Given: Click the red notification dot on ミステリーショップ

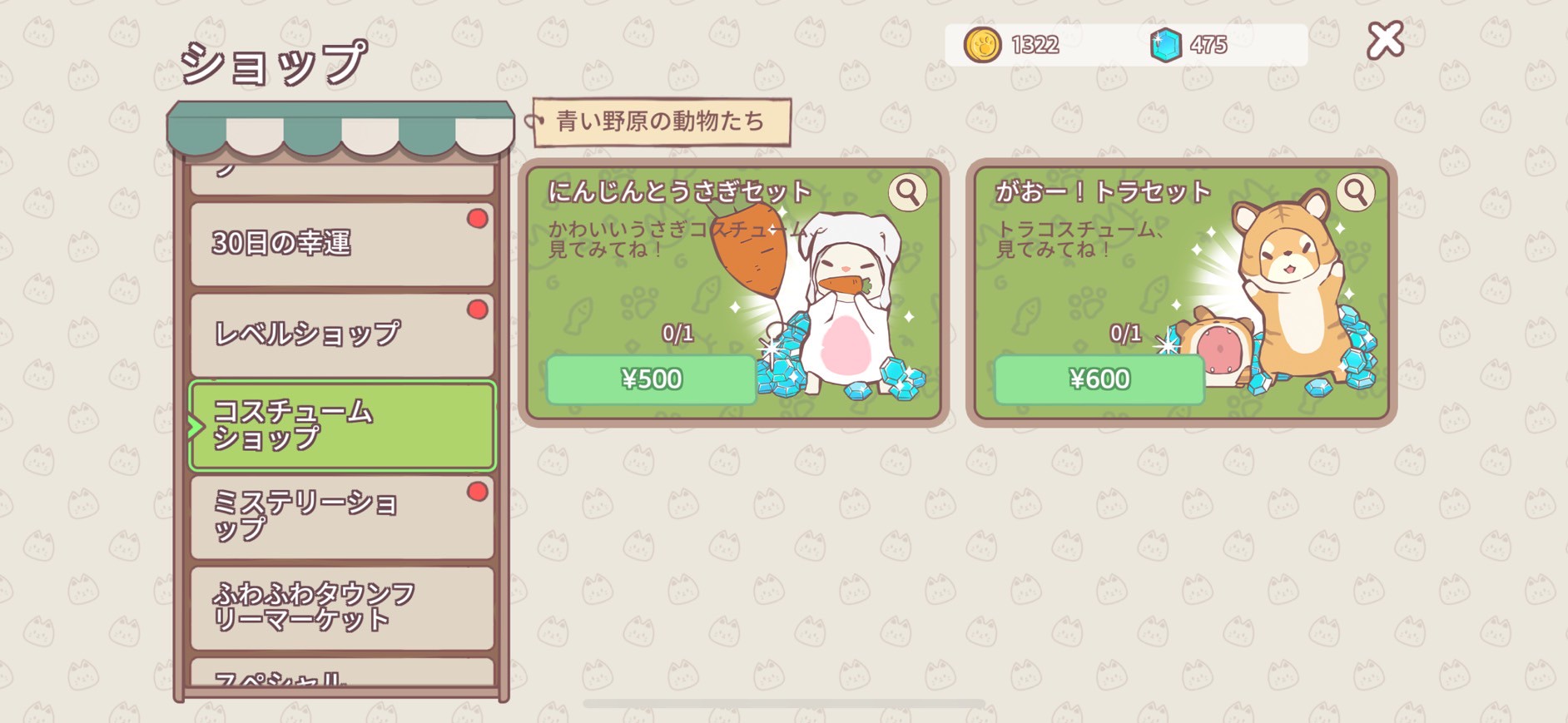Looking at the screenshot, I should (x=476, y=493).
